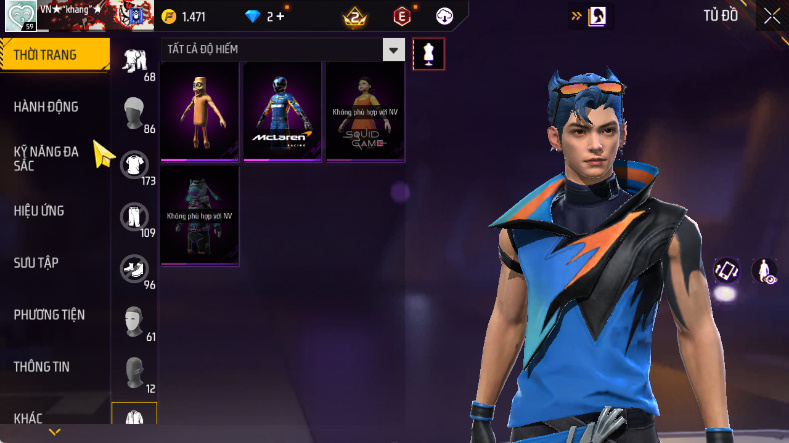Toggle the phone rotation view button
The image size is (789, 443).
pos(726,270)
